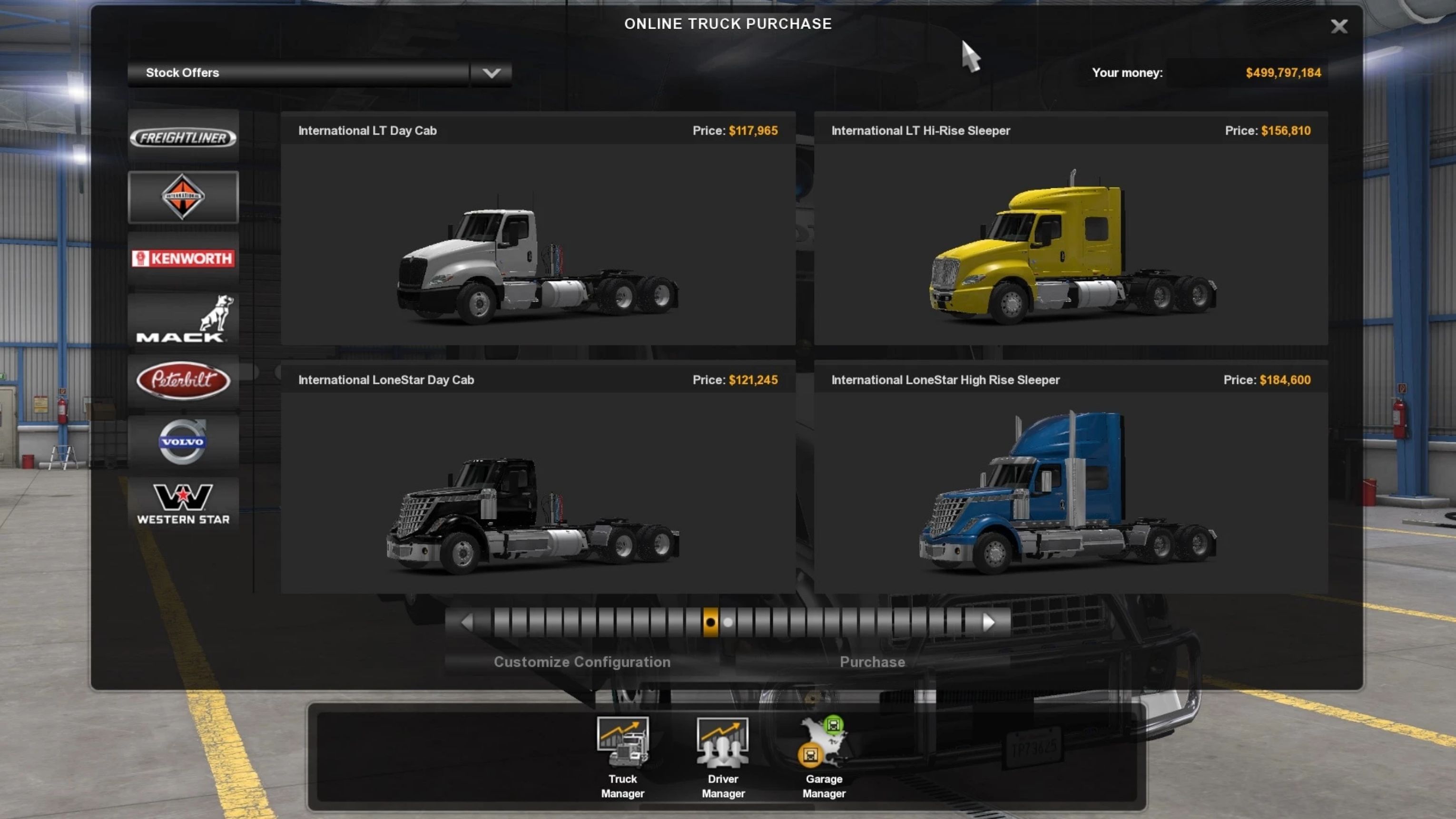Go to the next offers page
1456x819 pixels.
tap(989, 623)
